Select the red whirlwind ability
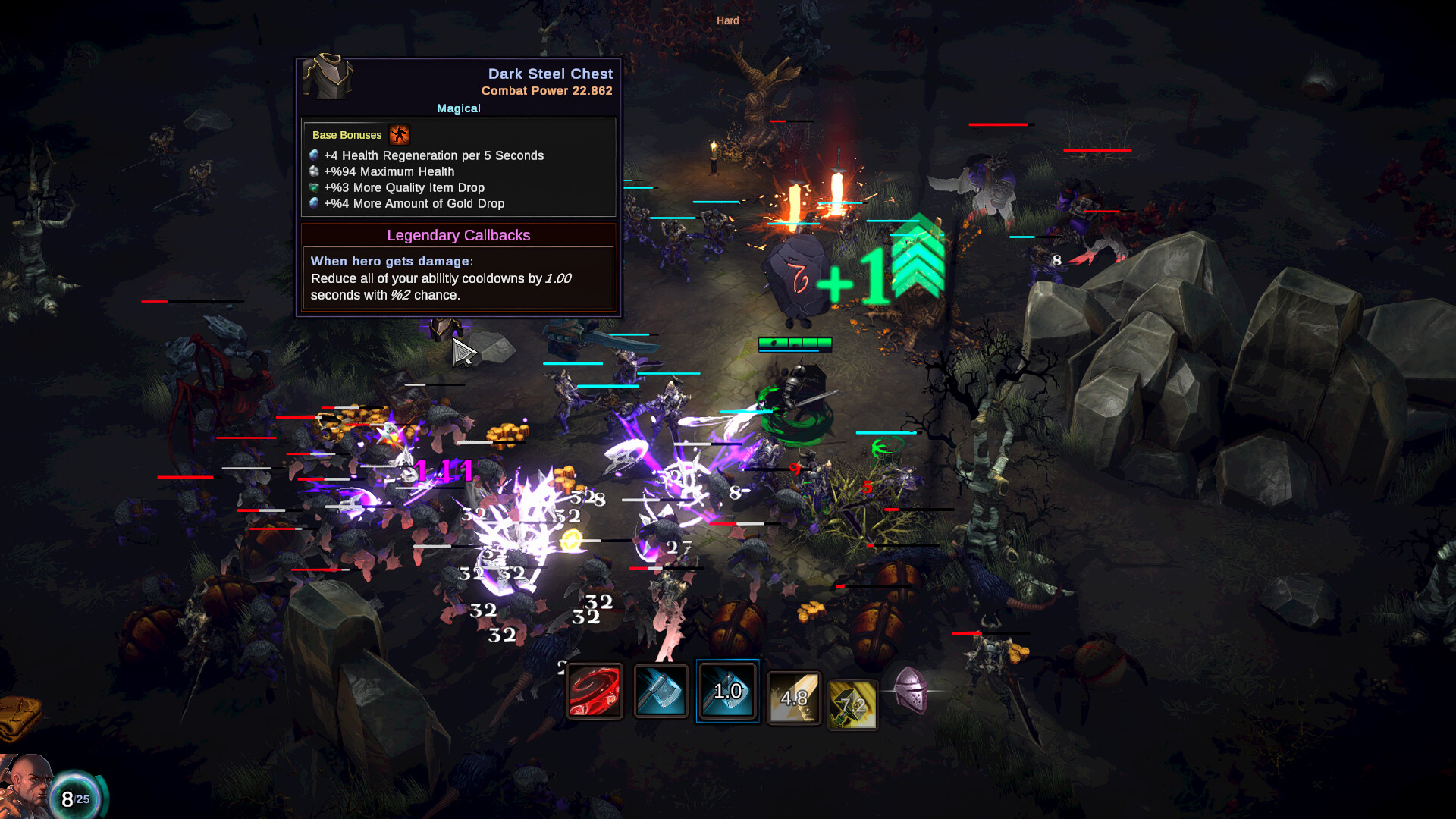Viewport: 1456px width, 819px height. click(x=595, y=691)
